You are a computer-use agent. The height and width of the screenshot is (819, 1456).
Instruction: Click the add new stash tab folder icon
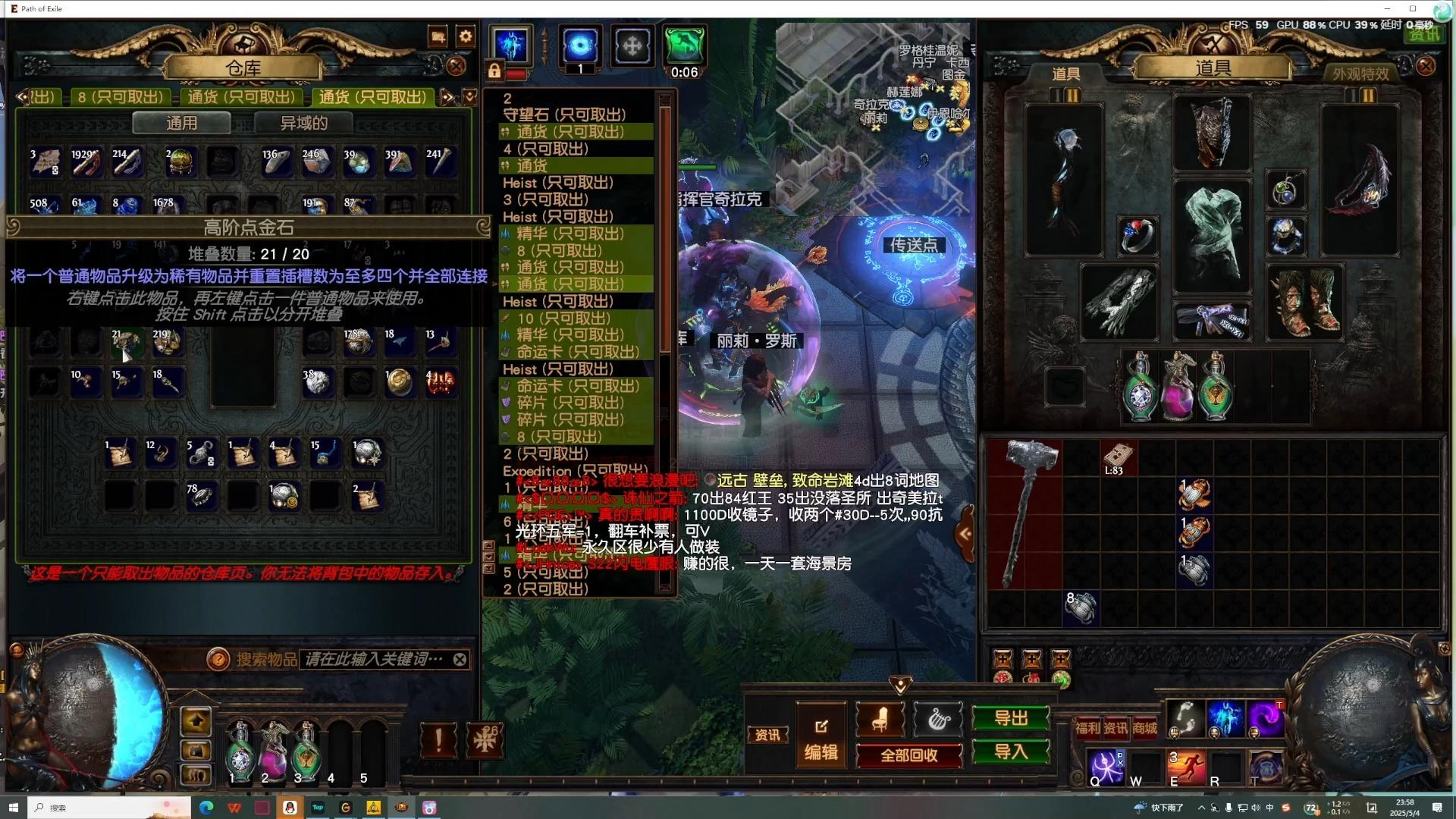pyautogui.click(x=438, y=36)
